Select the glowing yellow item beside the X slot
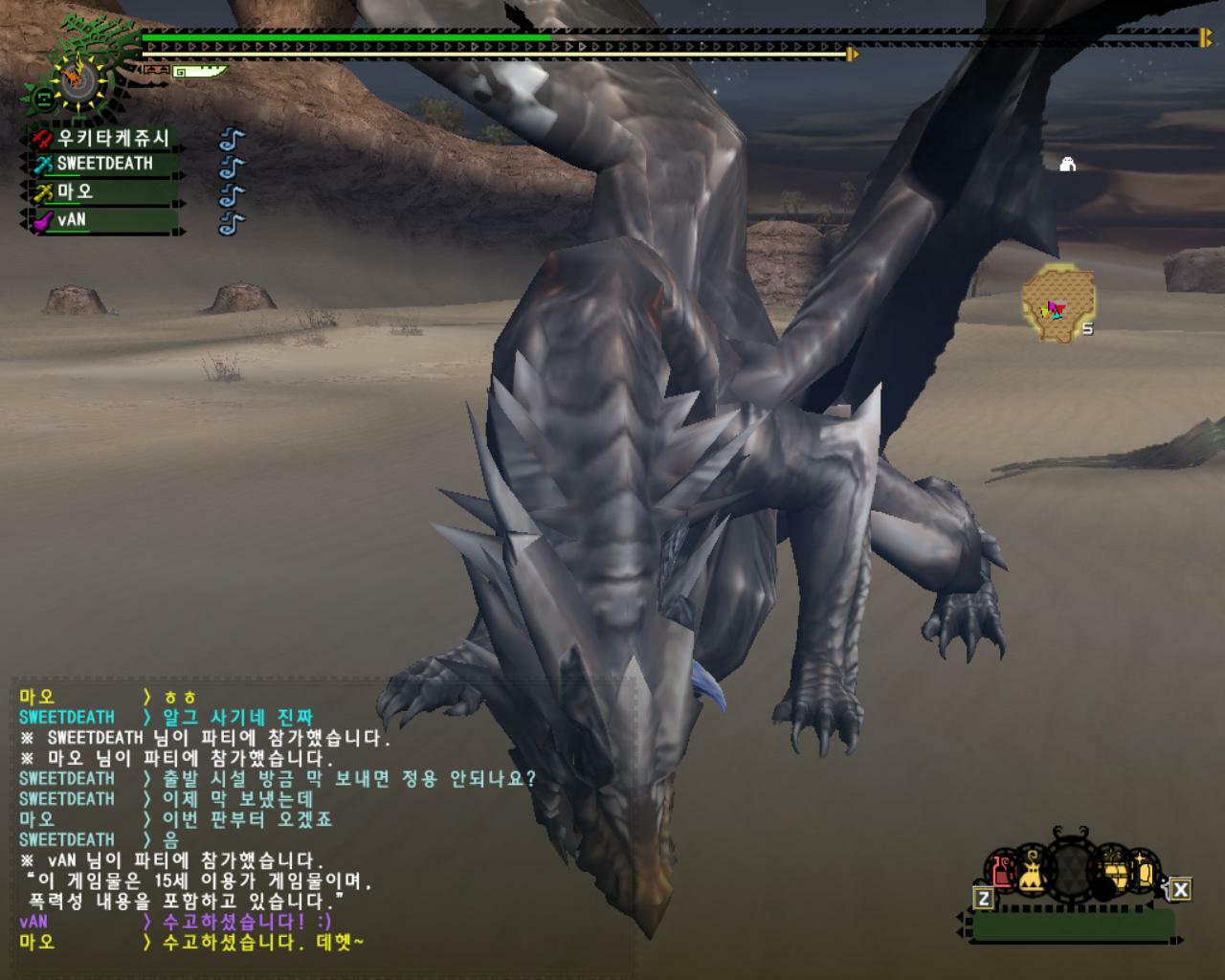 (x=1146, y=871)
